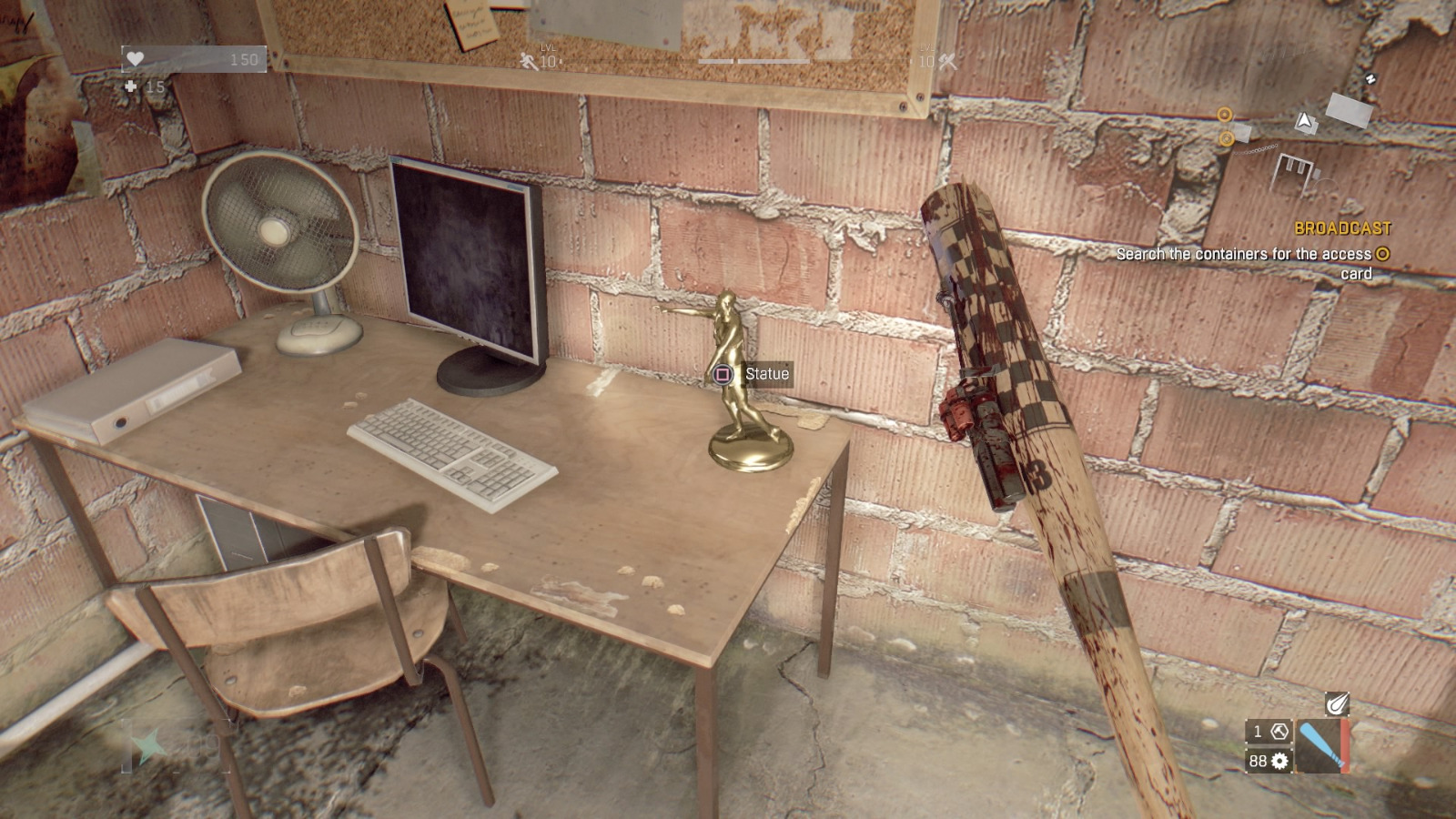Click the blue baseball bat weapon slot icon
The height and width of the screenshot is (819, 1456).
pos(1322,745)
